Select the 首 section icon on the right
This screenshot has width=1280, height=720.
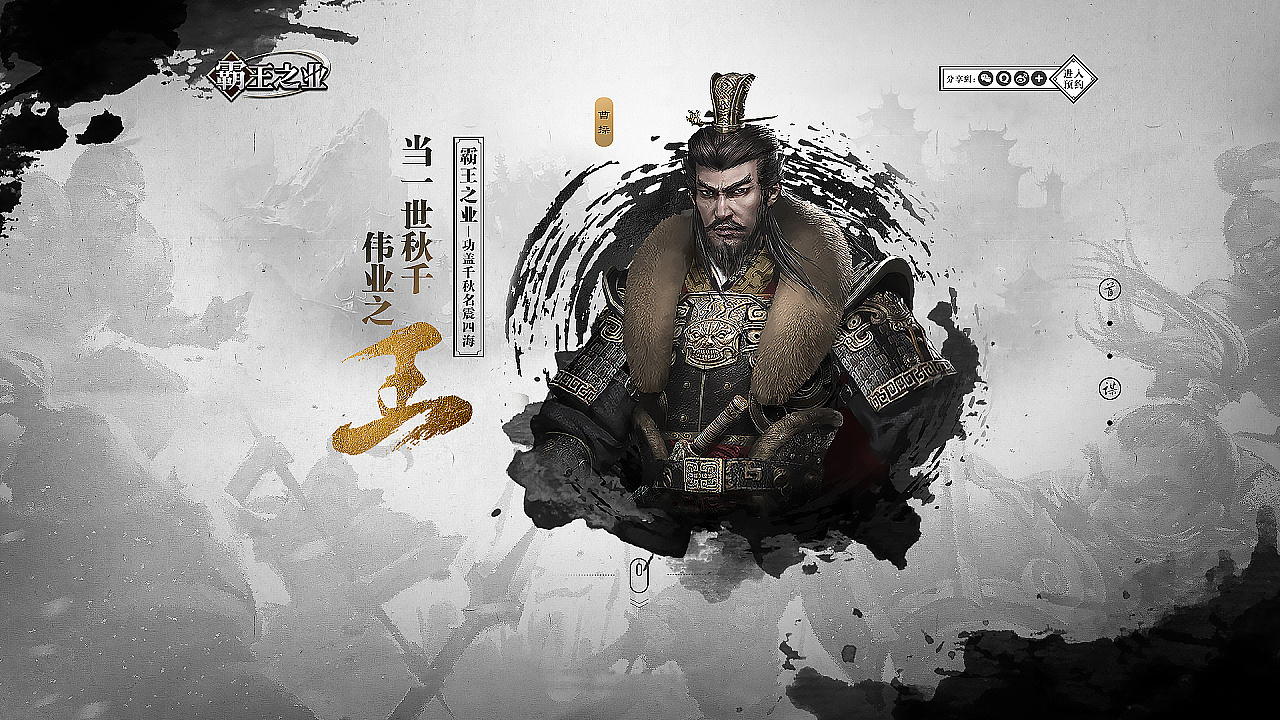coord(1111,289)
